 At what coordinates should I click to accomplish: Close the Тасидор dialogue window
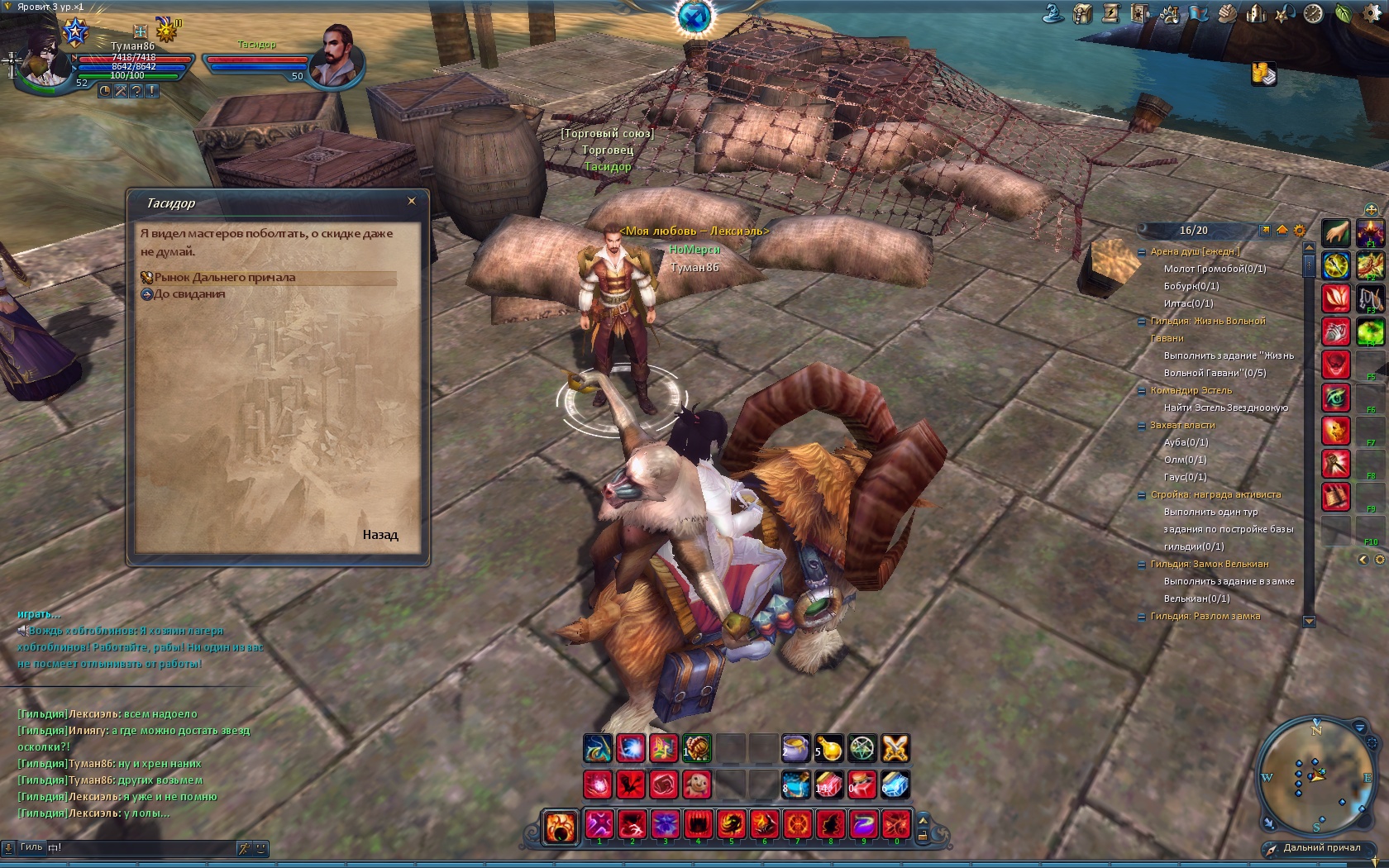pos(412,201)
